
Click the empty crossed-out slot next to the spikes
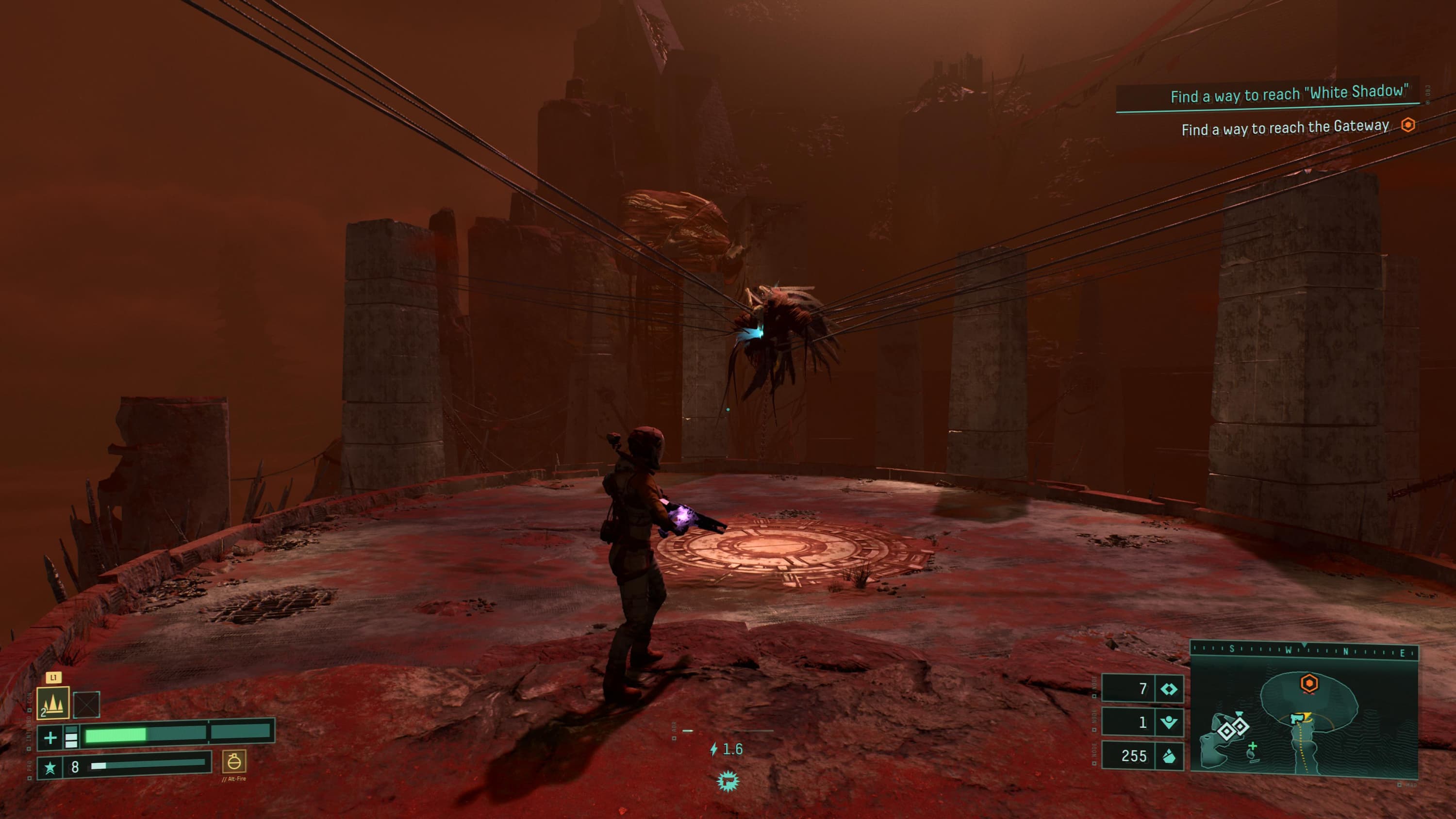pos(86,704)
